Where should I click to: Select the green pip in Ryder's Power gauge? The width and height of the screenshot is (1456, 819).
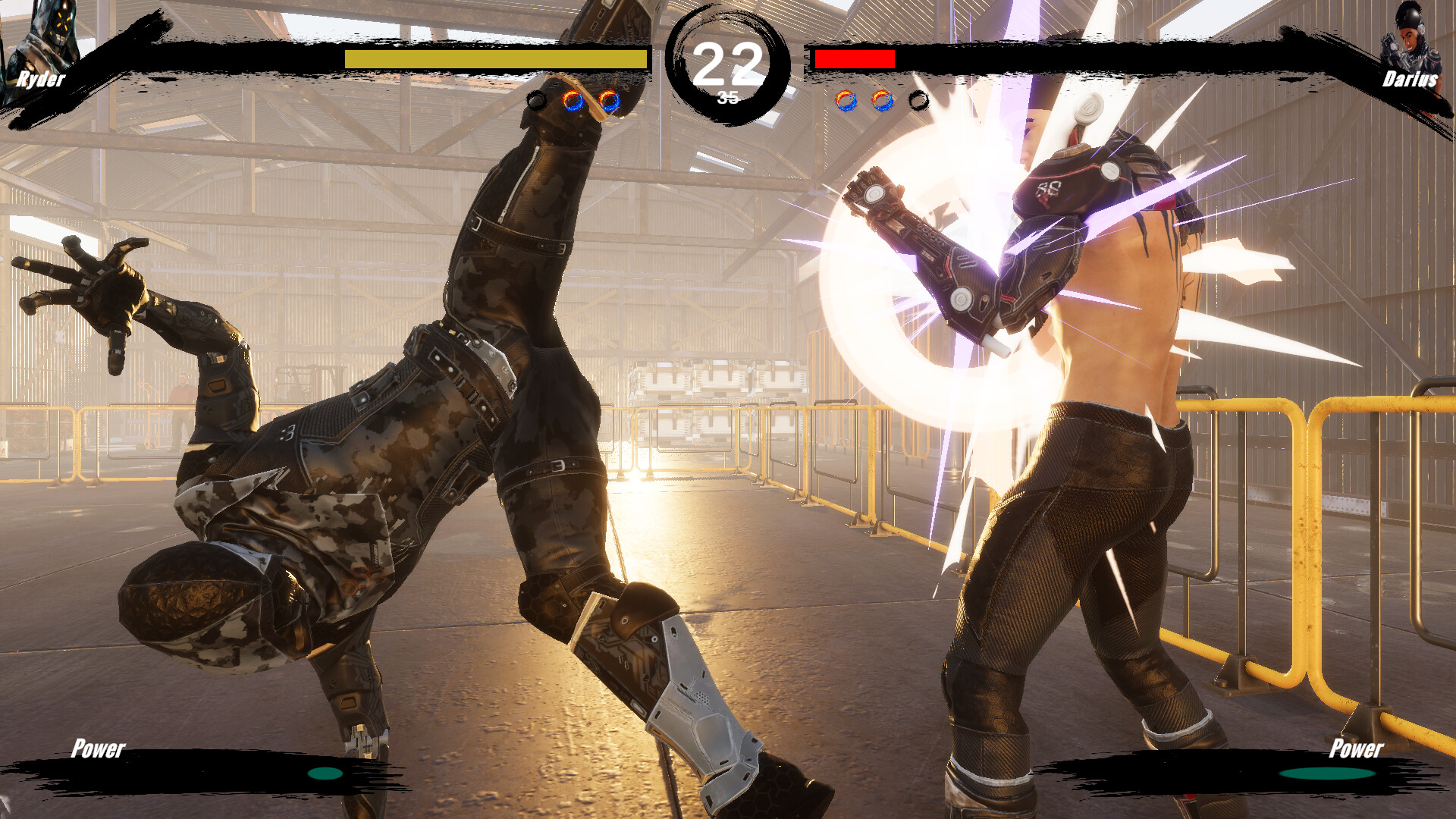point(325,775)
